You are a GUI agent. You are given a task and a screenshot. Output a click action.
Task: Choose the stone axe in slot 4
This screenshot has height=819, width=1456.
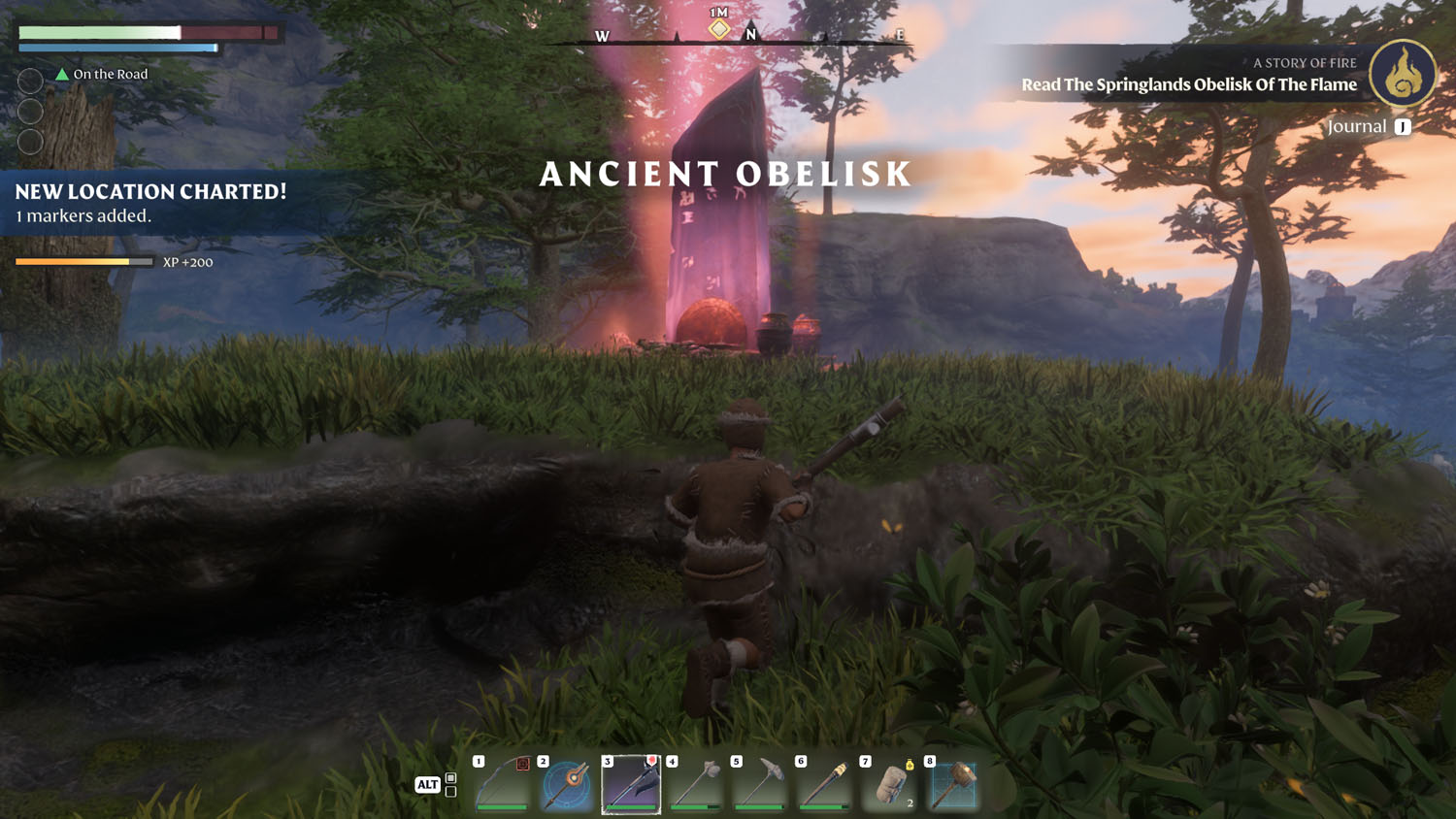pyautogui.click(x=696, y=784)
